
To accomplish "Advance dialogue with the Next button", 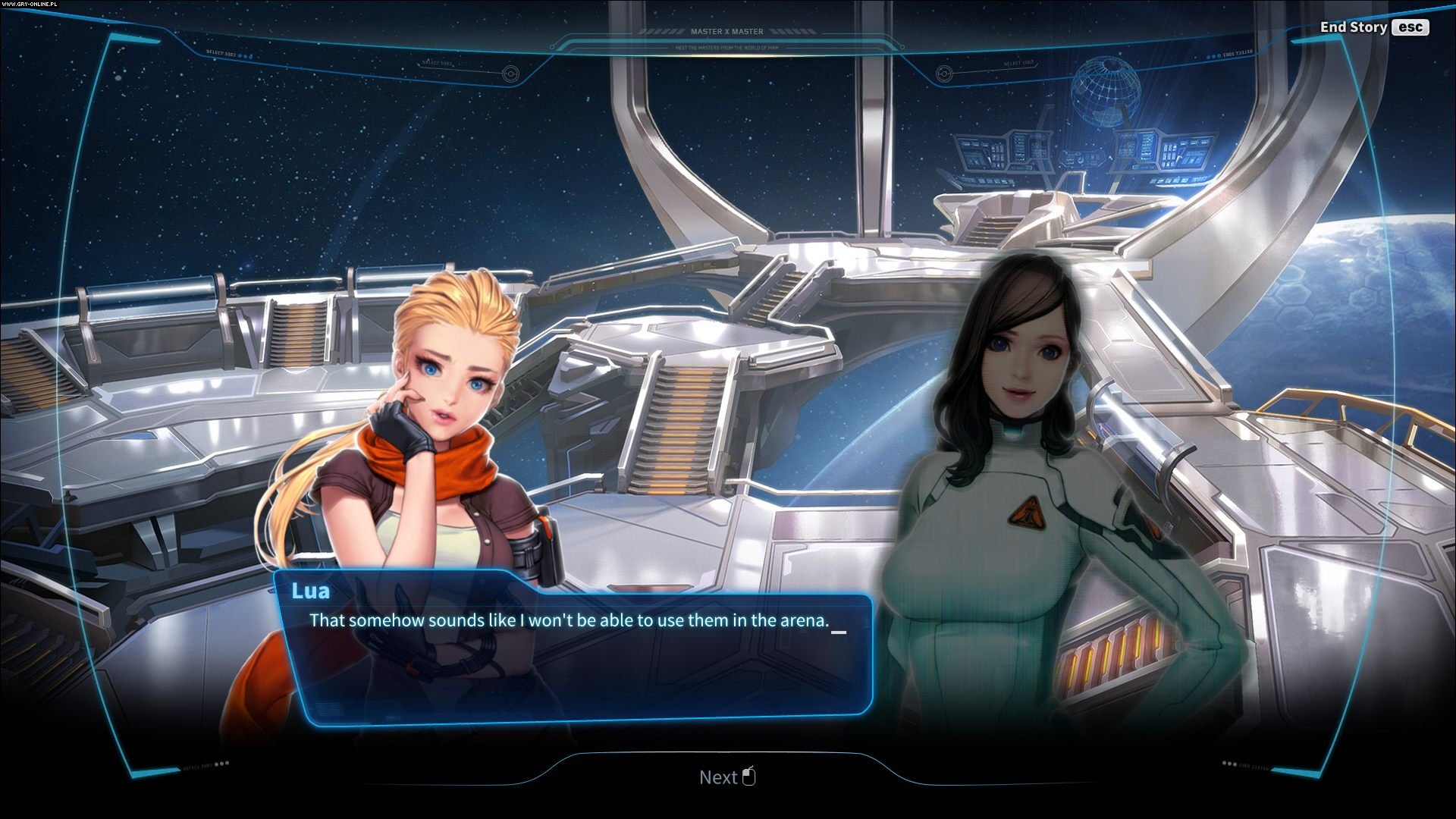I will click(726, 777).
